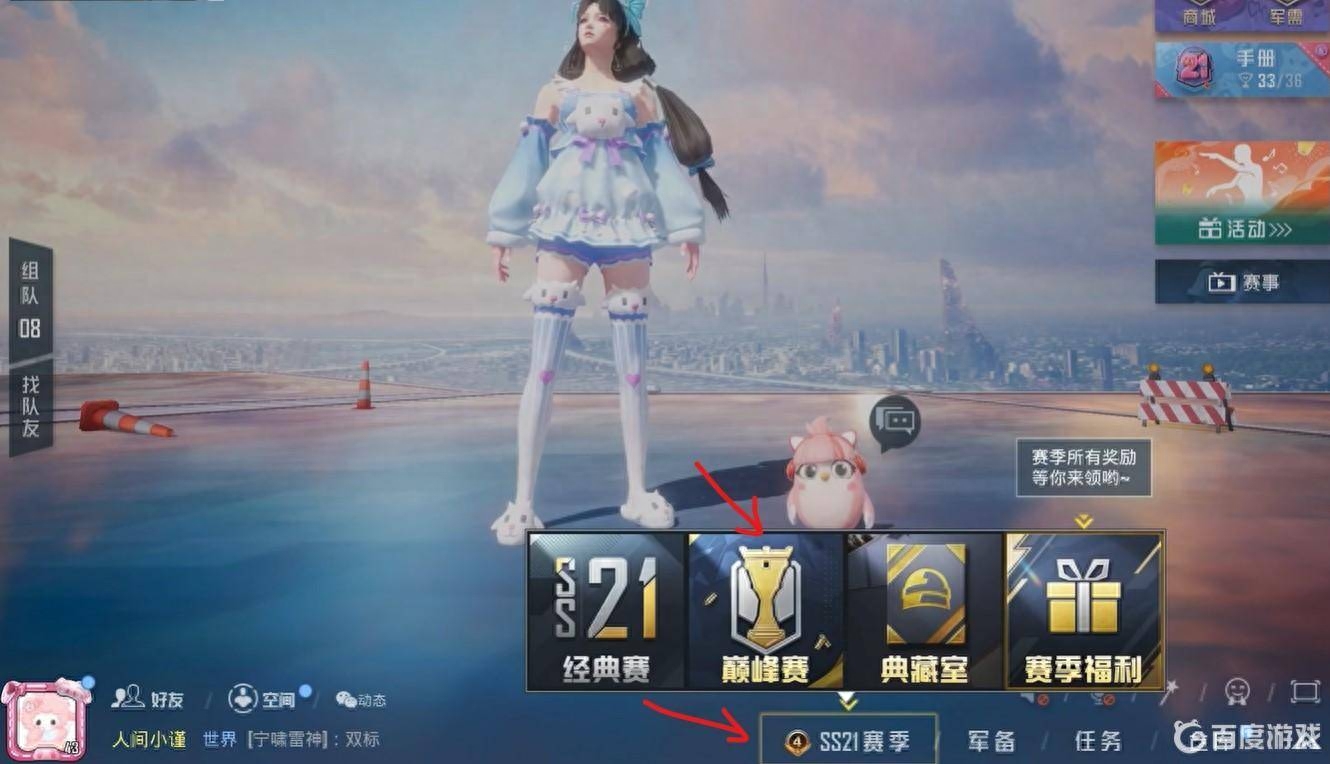The width and height of the screenshot is (1330, 764).
Task: Switch to the 任务 missions tab
Action: 1097,740
